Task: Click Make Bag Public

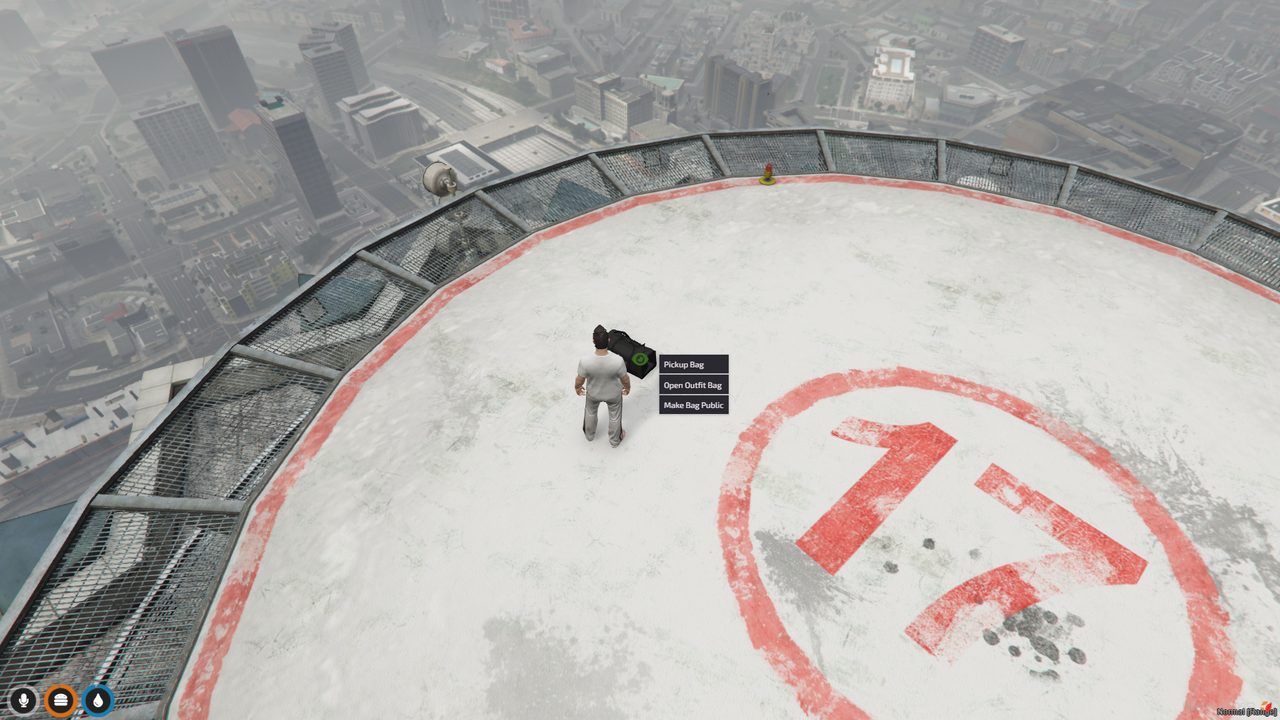Action: [693, 405]
